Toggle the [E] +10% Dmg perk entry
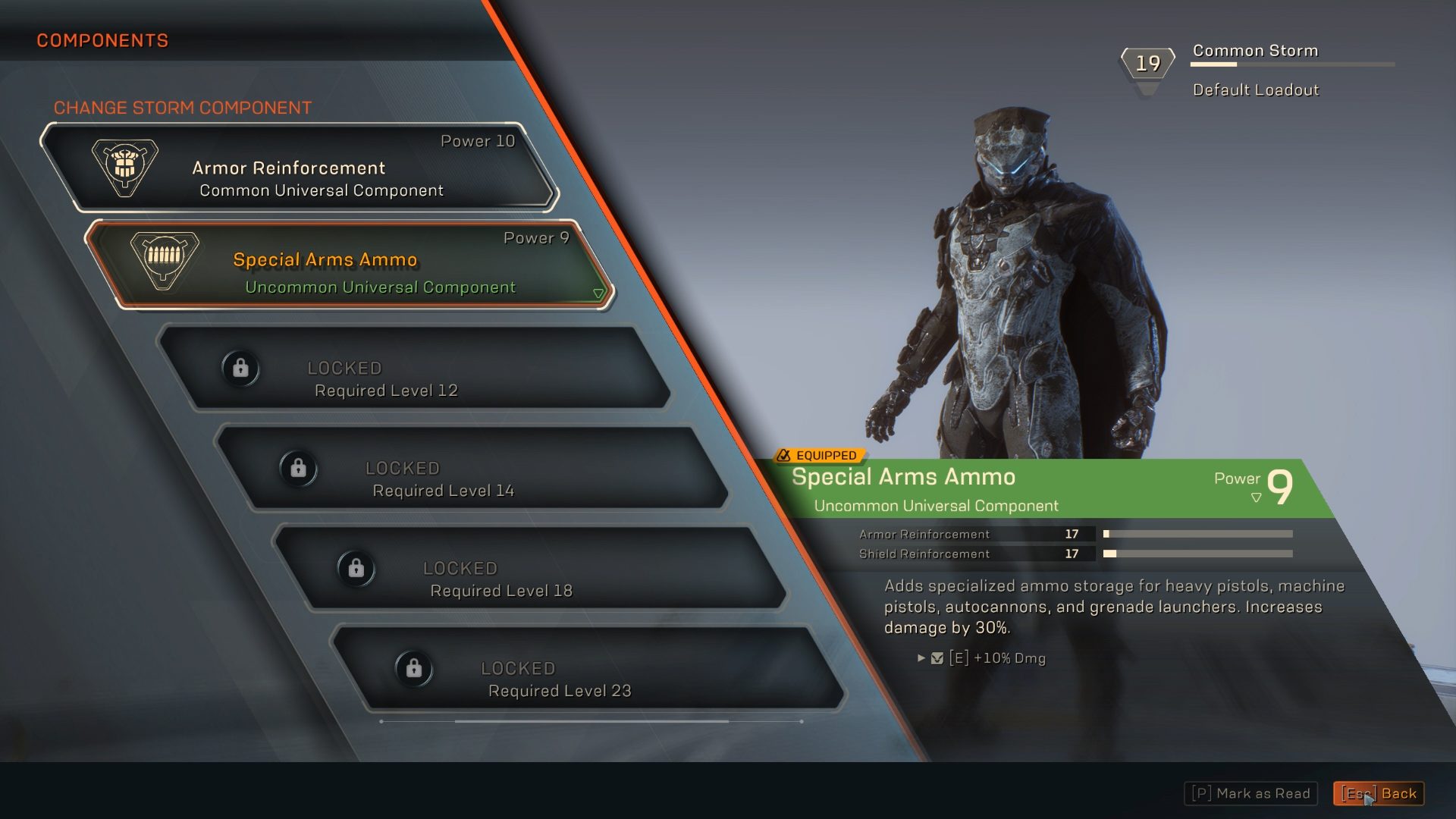Screen dimensions: 1456x819 (998, 658)
